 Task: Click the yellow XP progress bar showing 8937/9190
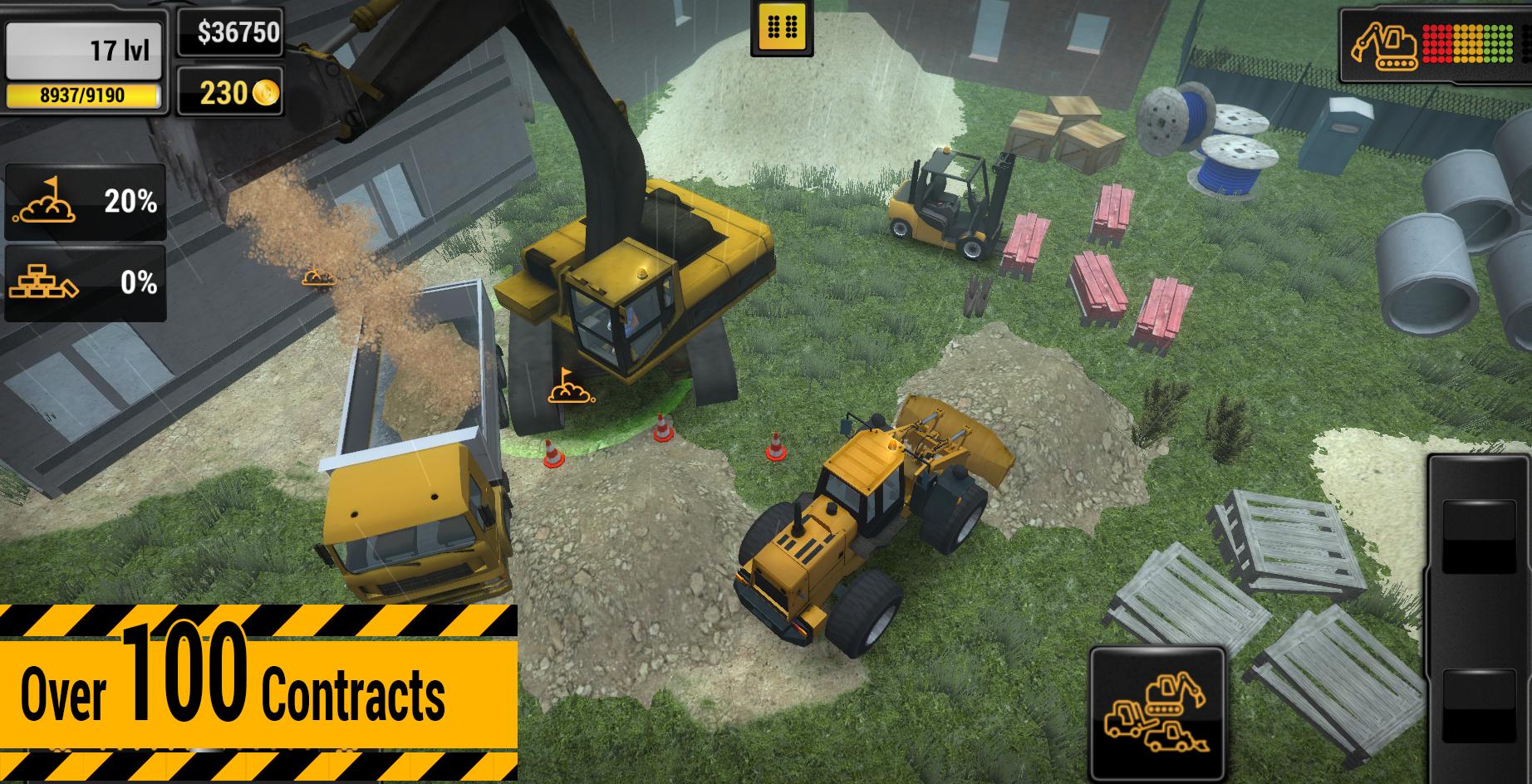click(x=83, y=96)
